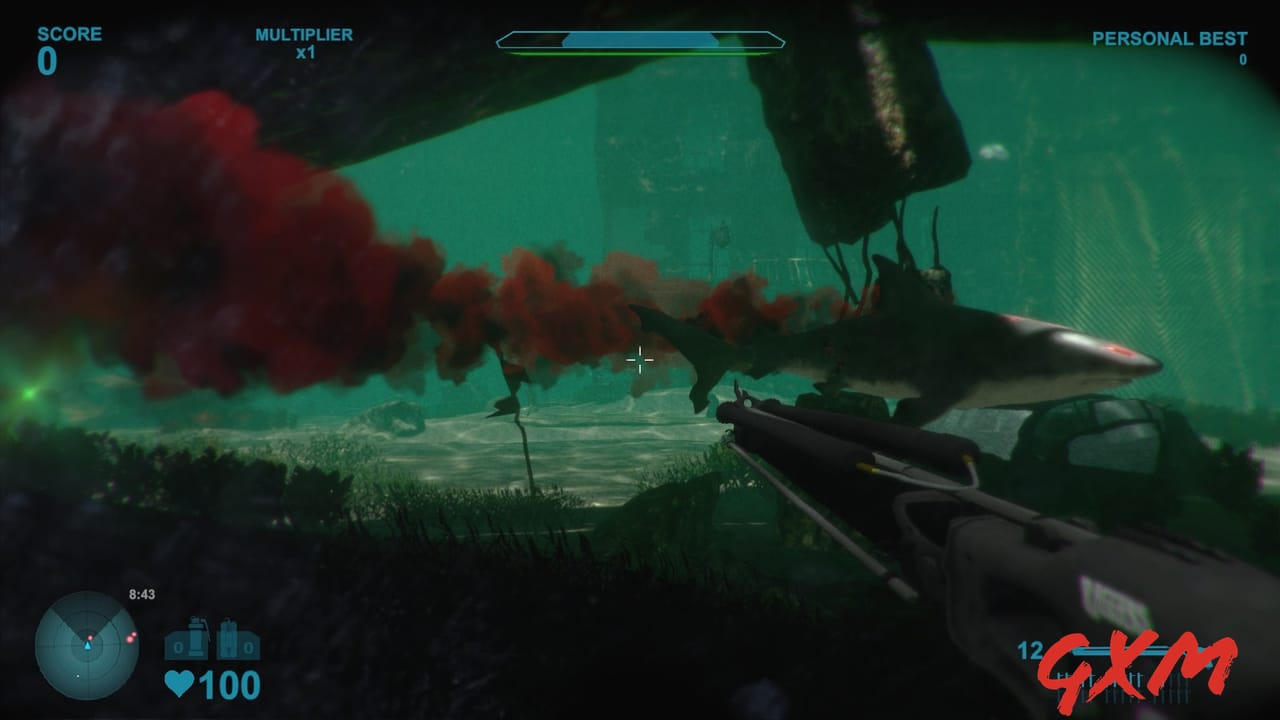Click the grenade count showing 0
Image resolution: width=1280 pixels, height=720 pixels.
tap(178, 648)
